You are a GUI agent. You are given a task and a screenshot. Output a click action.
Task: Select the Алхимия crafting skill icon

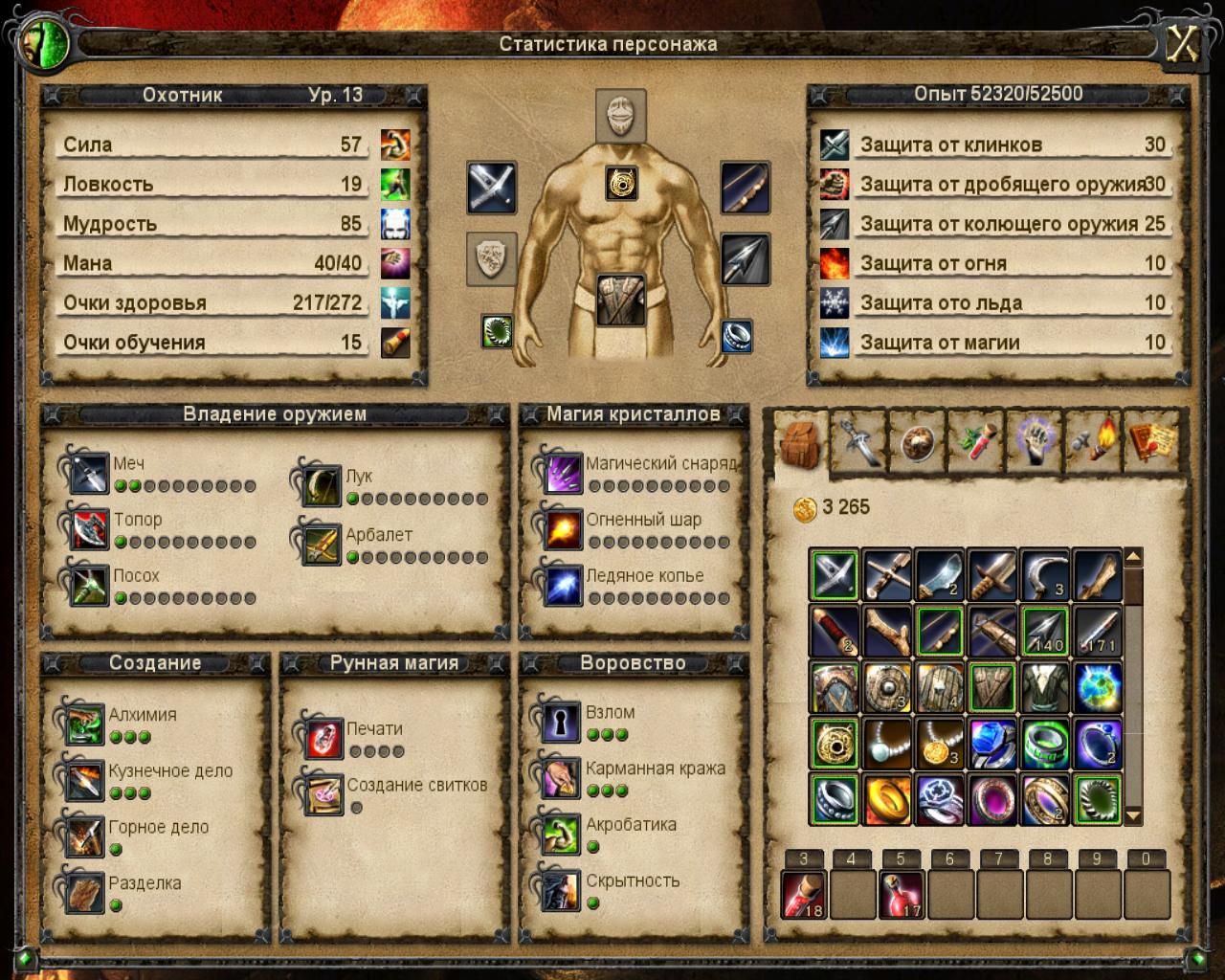point(84,724)
